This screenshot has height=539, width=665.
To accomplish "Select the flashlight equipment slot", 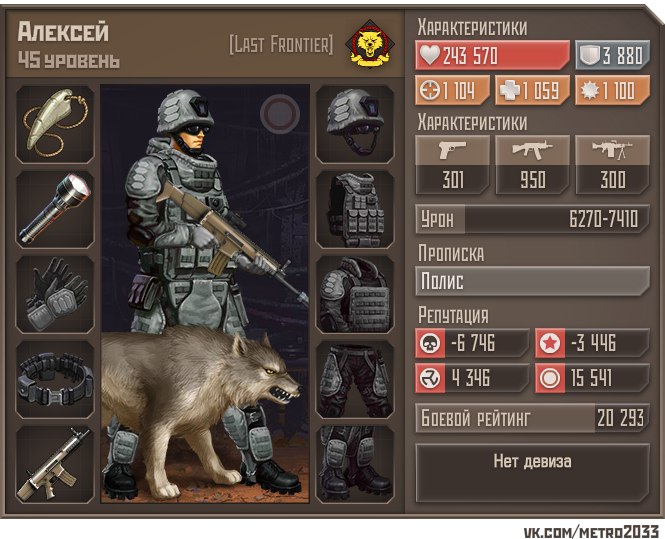I will point(55,209).
